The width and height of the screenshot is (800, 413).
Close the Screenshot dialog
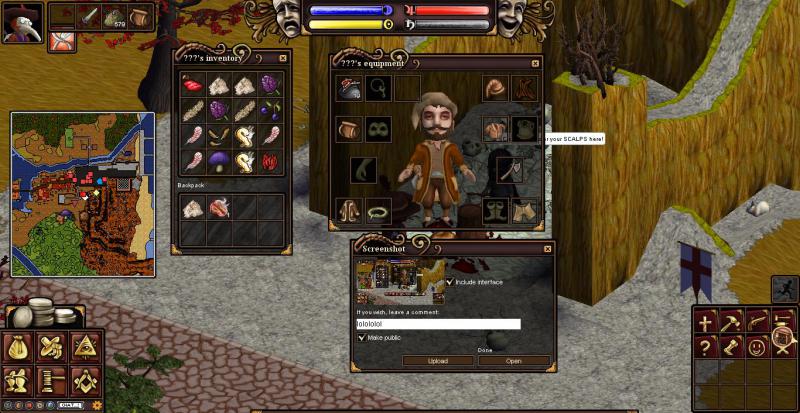547,248
